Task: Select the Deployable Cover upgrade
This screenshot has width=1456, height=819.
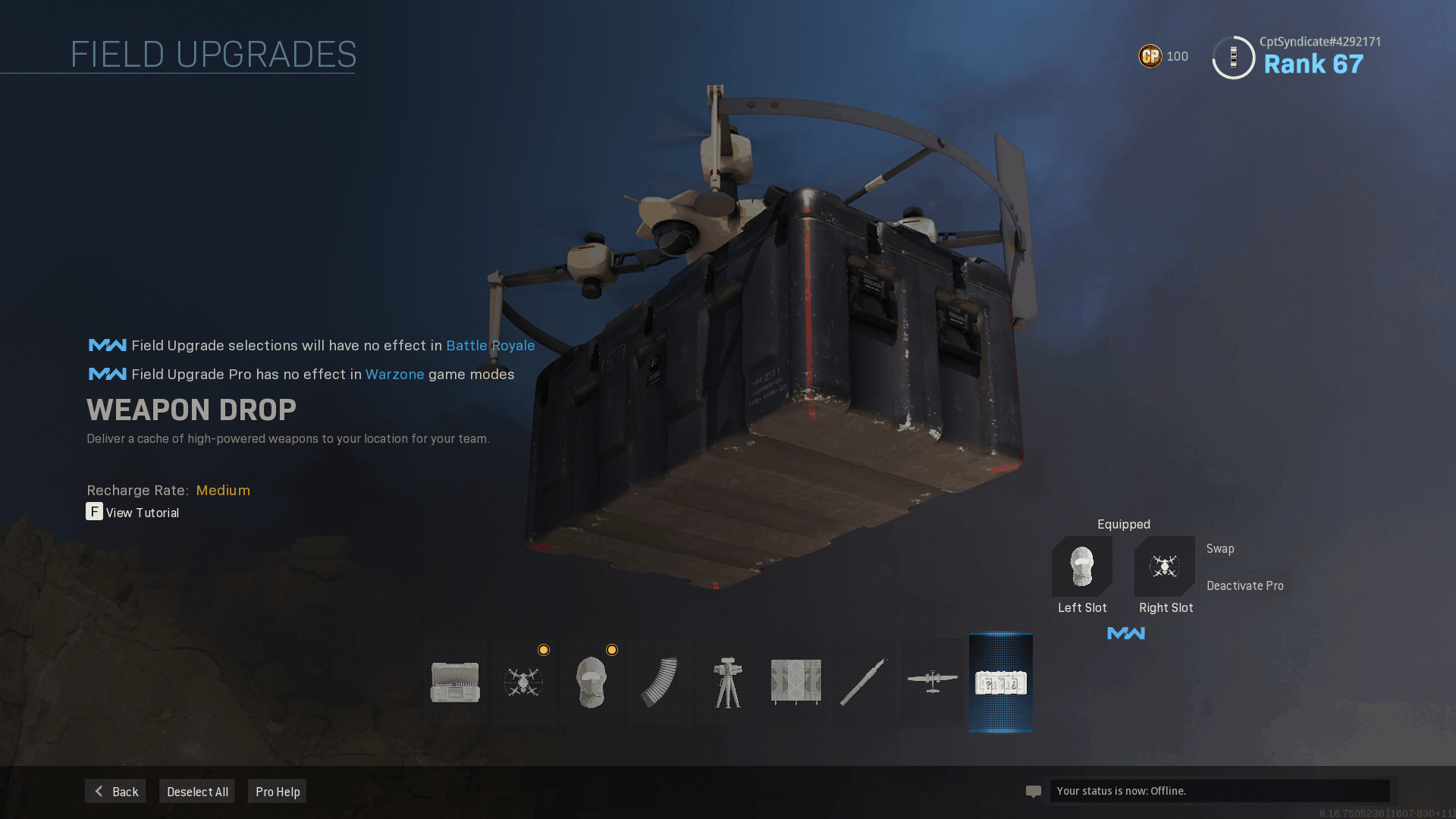Action: pos(796,682)
